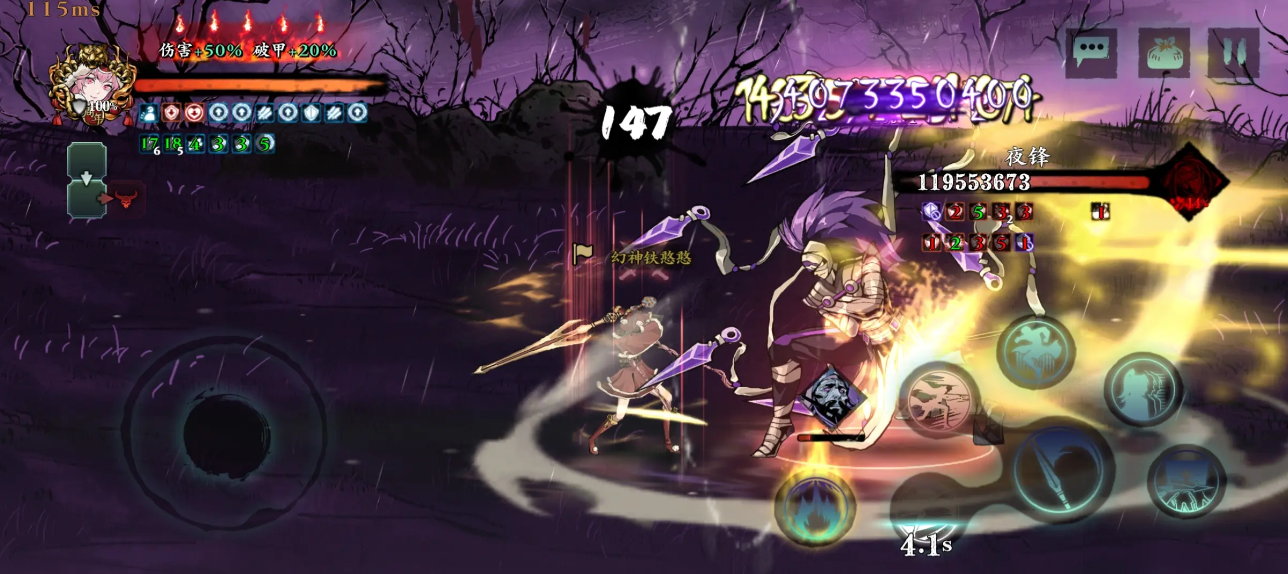Pause the battle
Image resolution: width=1288 pixels, height=574 pixels.
(1233, 52)
